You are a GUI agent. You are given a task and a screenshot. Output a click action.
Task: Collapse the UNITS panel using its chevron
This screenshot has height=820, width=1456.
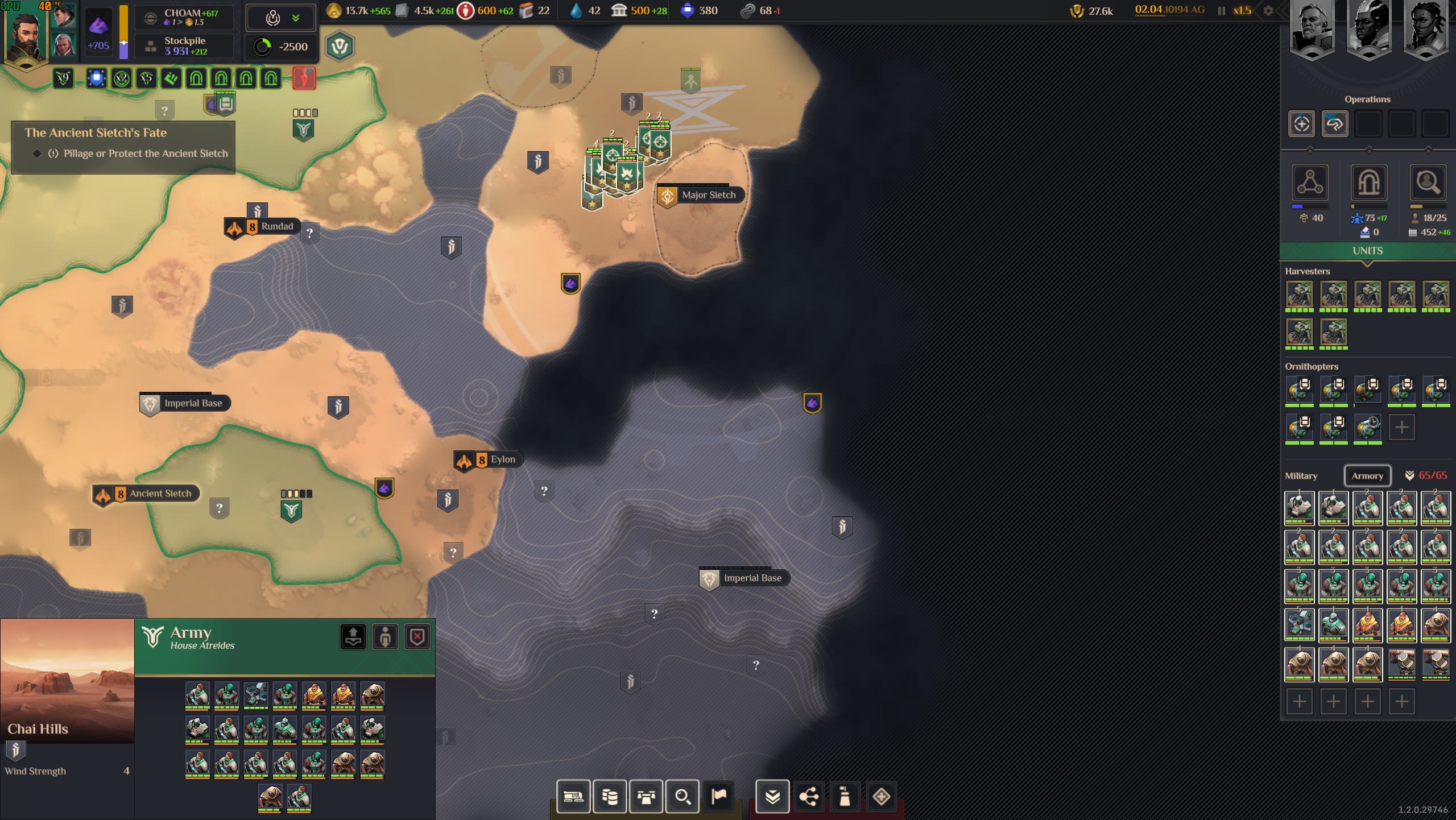[x=1367, y=263]
